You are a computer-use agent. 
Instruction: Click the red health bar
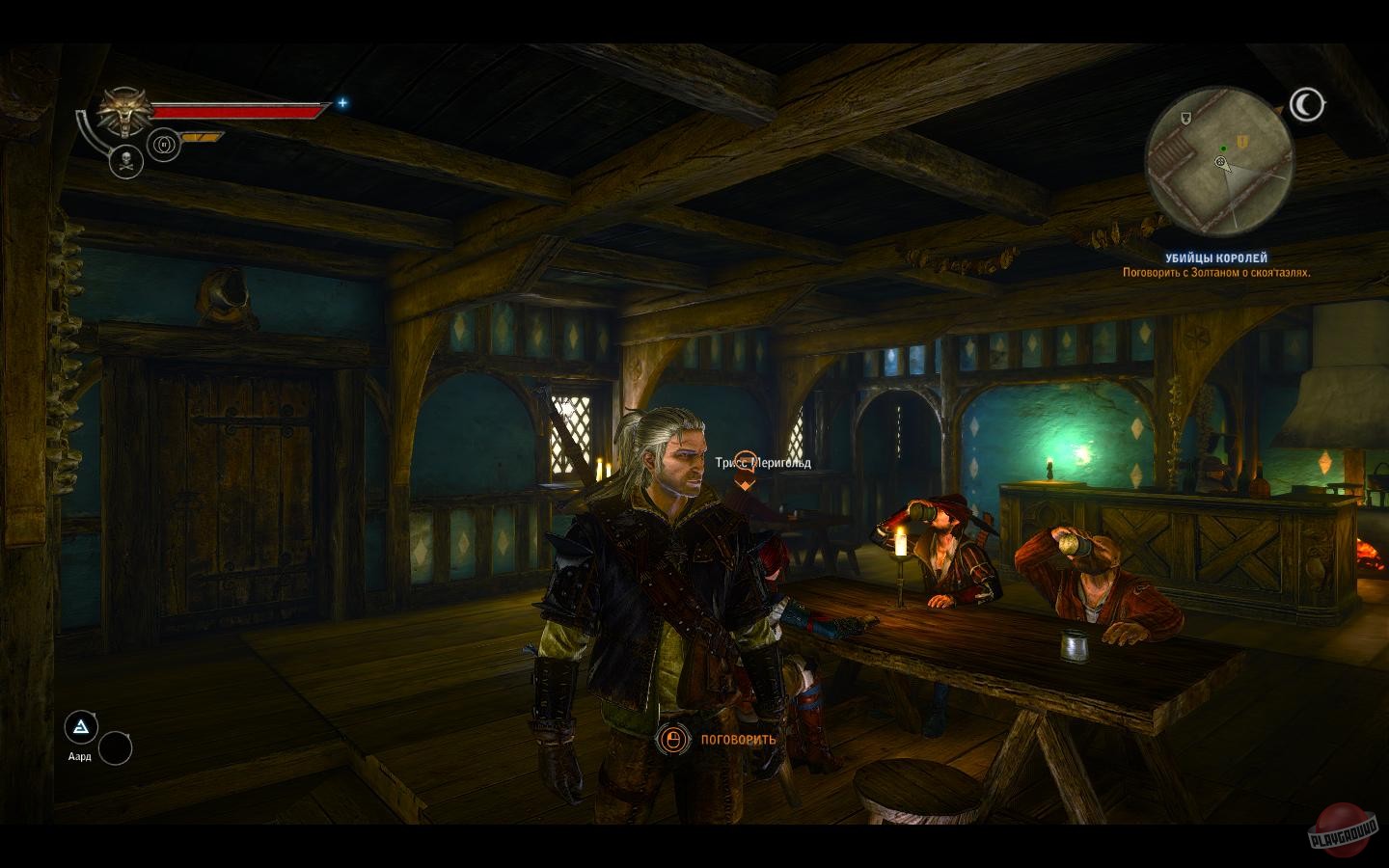(236, 111)
